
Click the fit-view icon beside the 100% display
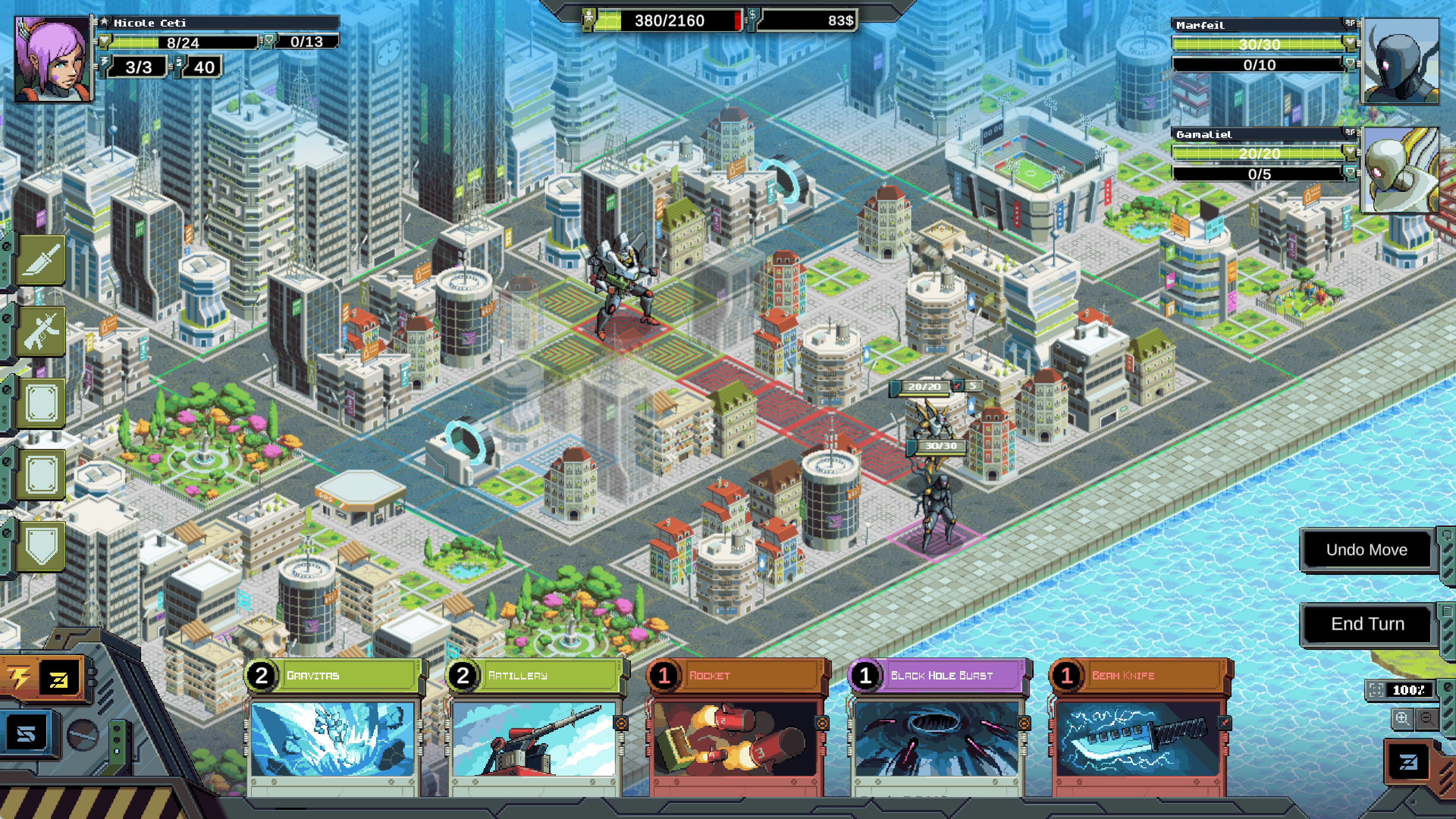tap(1377, 690)
